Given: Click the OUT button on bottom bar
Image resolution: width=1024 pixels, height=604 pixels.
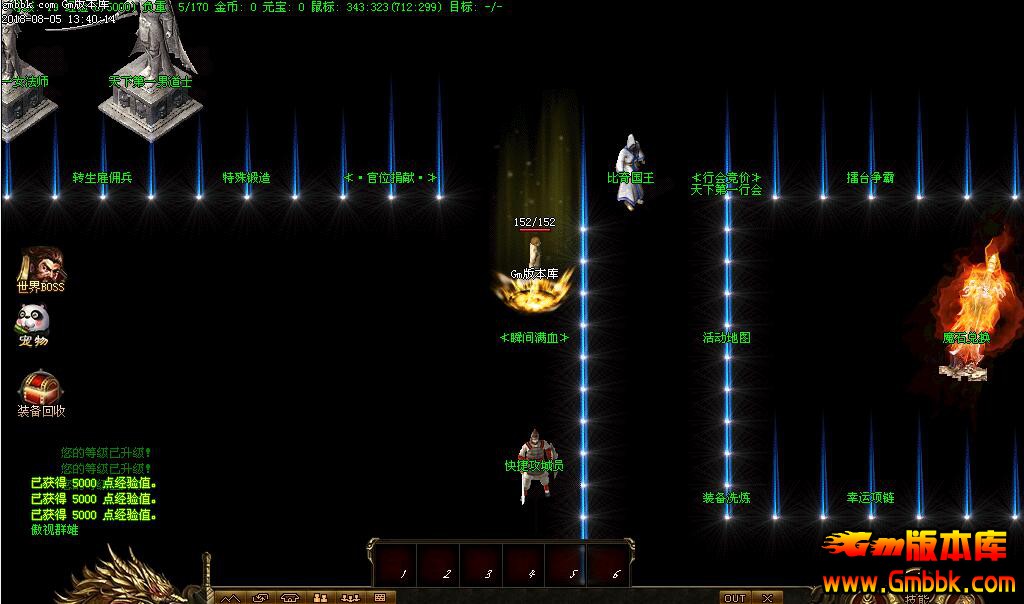Looking at the screenshot, I should [734, 598].
